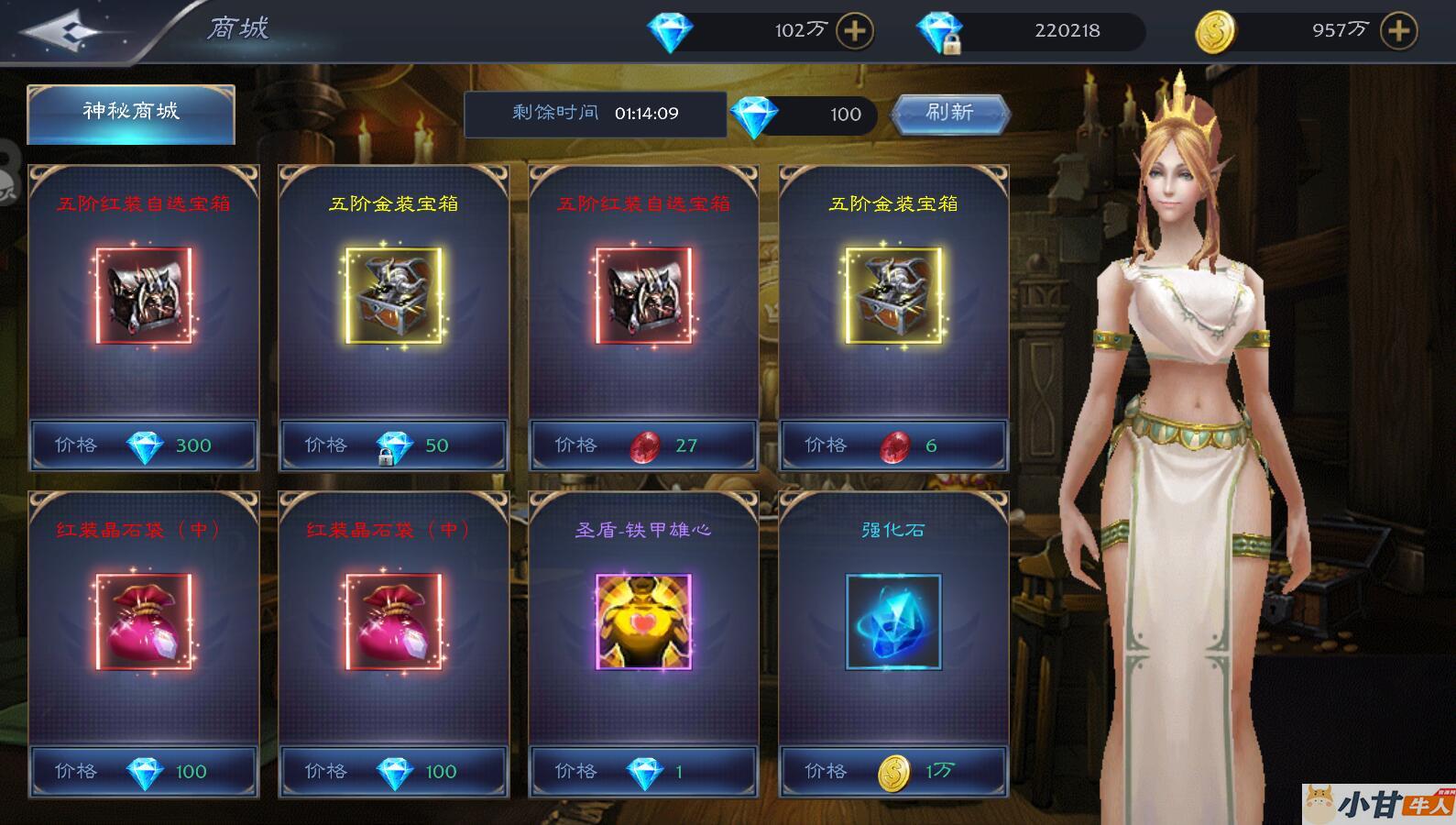
Task: Select the 神秘商城 tab
Action: 131,113
